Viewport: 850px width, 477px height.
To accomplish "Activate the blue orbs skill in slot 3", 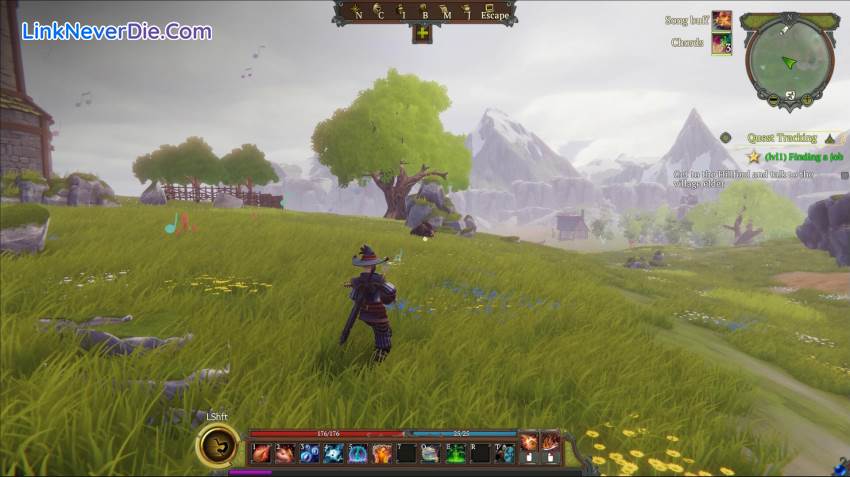I will click(x=309, y=453).
